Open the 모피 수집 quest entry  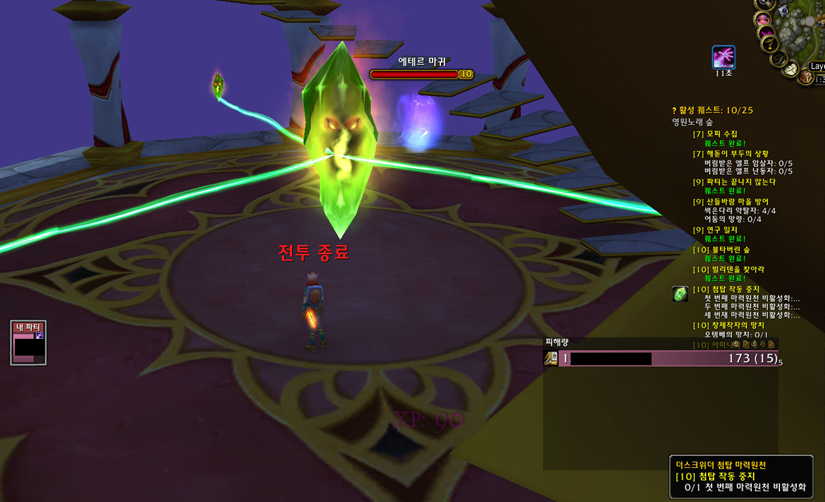(721, 134)
